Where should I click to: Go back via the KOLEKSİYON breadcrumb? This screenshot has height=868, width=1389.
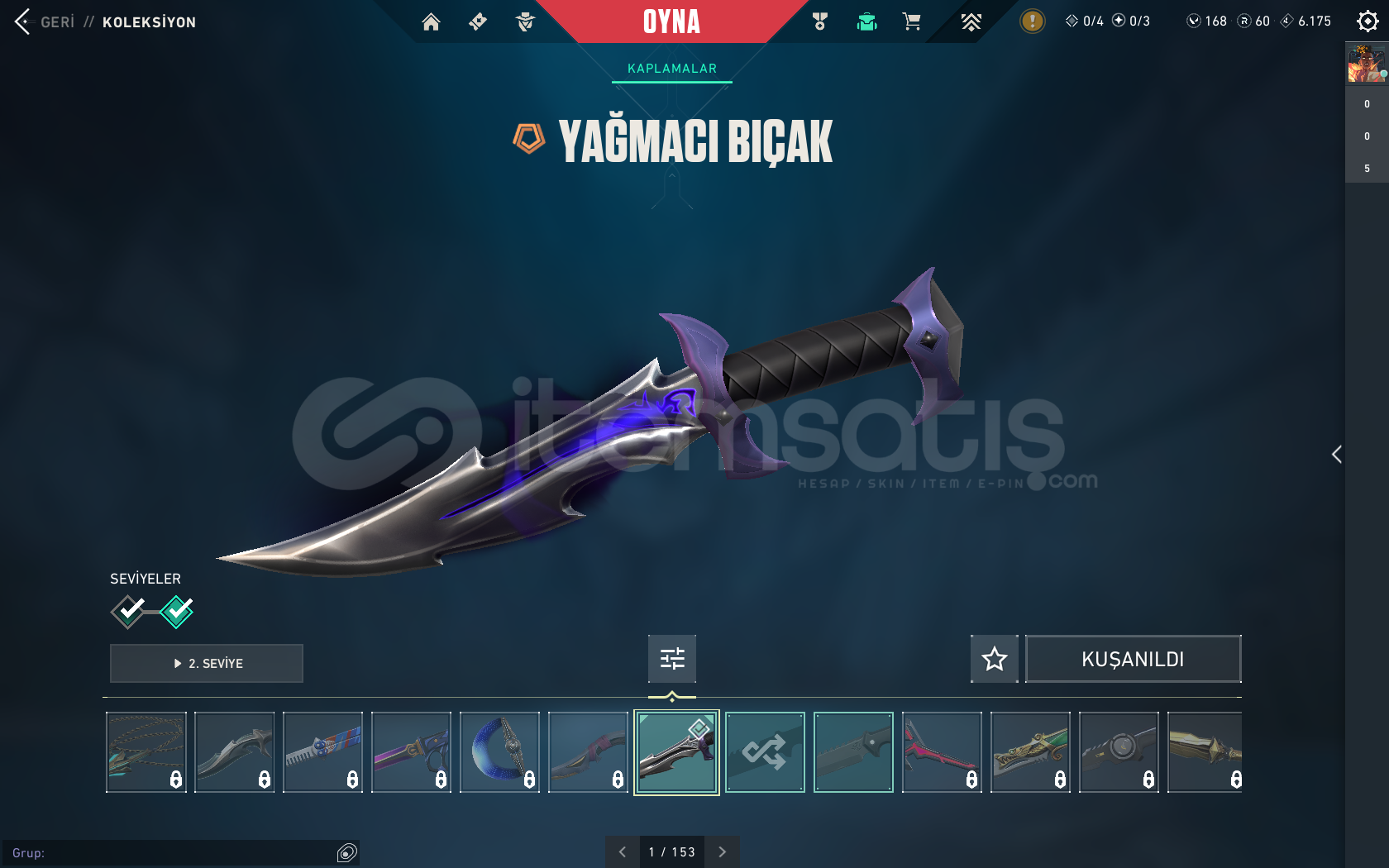tap(149, 22)
